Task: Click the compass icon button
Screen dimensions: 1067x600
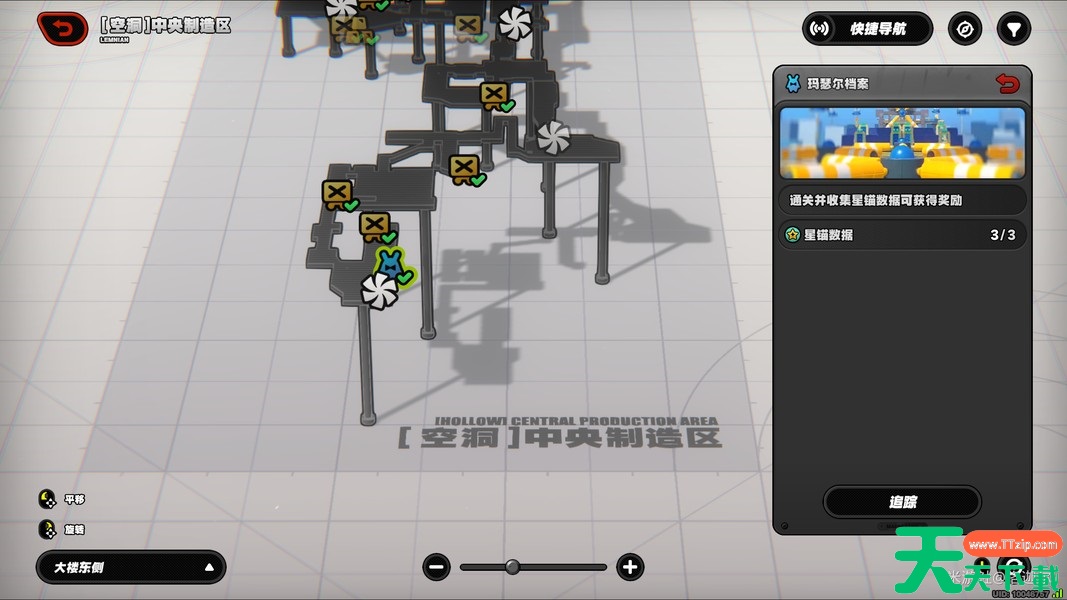Action: [965, 29]
